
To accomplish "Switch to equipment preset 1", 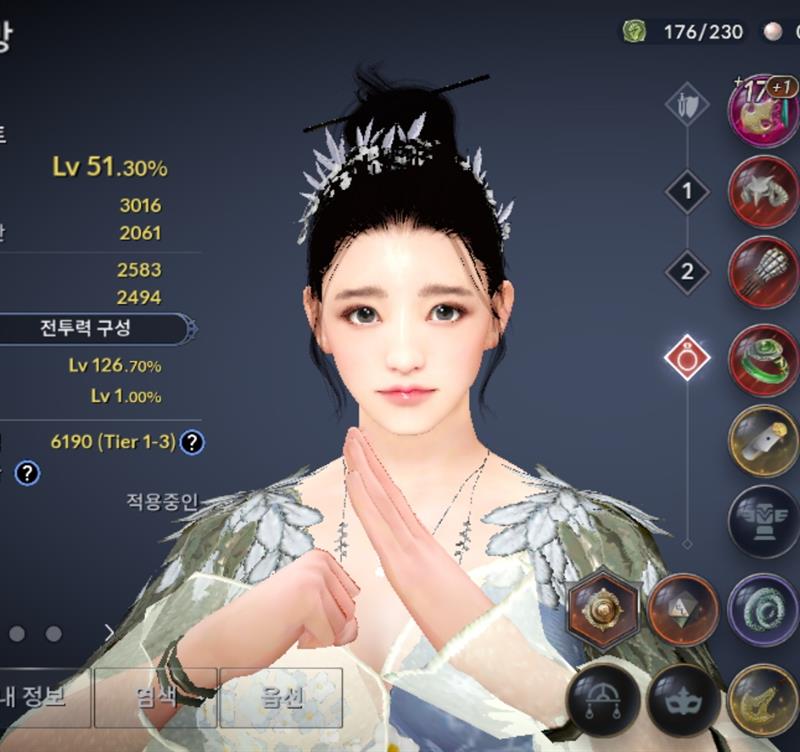I will click(687, 191).
